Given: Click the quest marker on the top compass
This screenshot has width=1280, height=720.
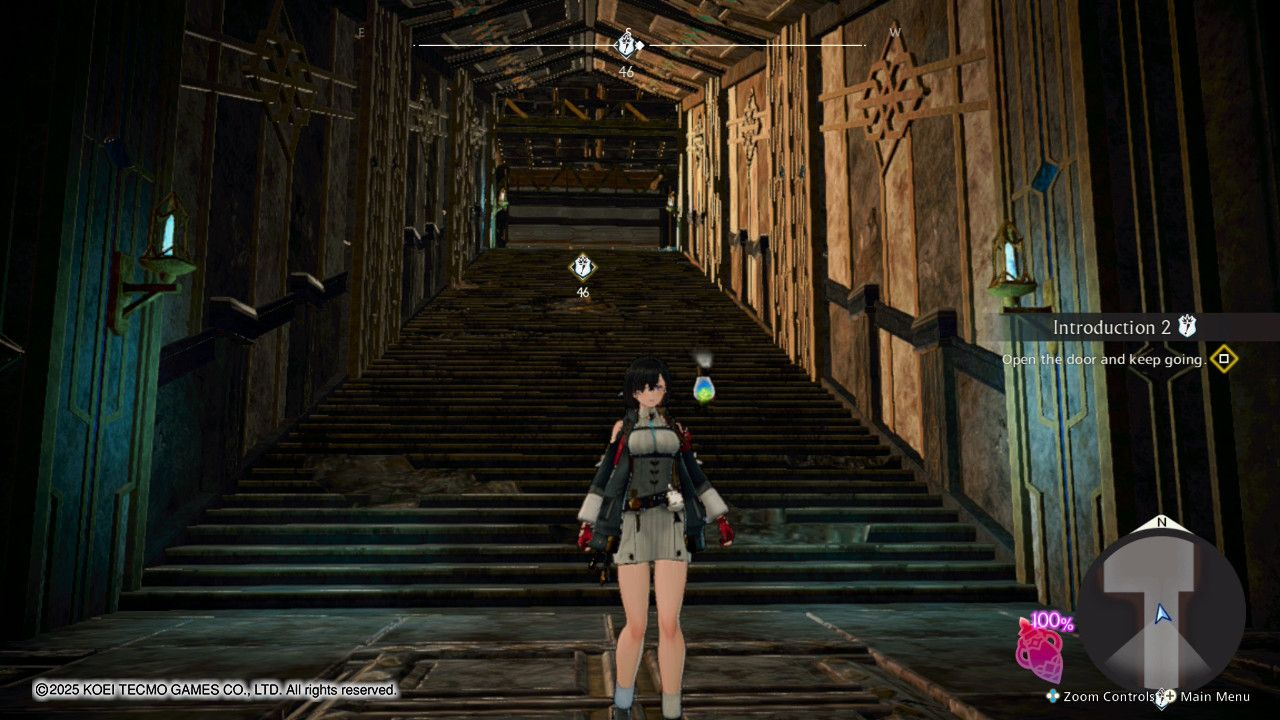Looking at the screenshot, I should point(626,45).
